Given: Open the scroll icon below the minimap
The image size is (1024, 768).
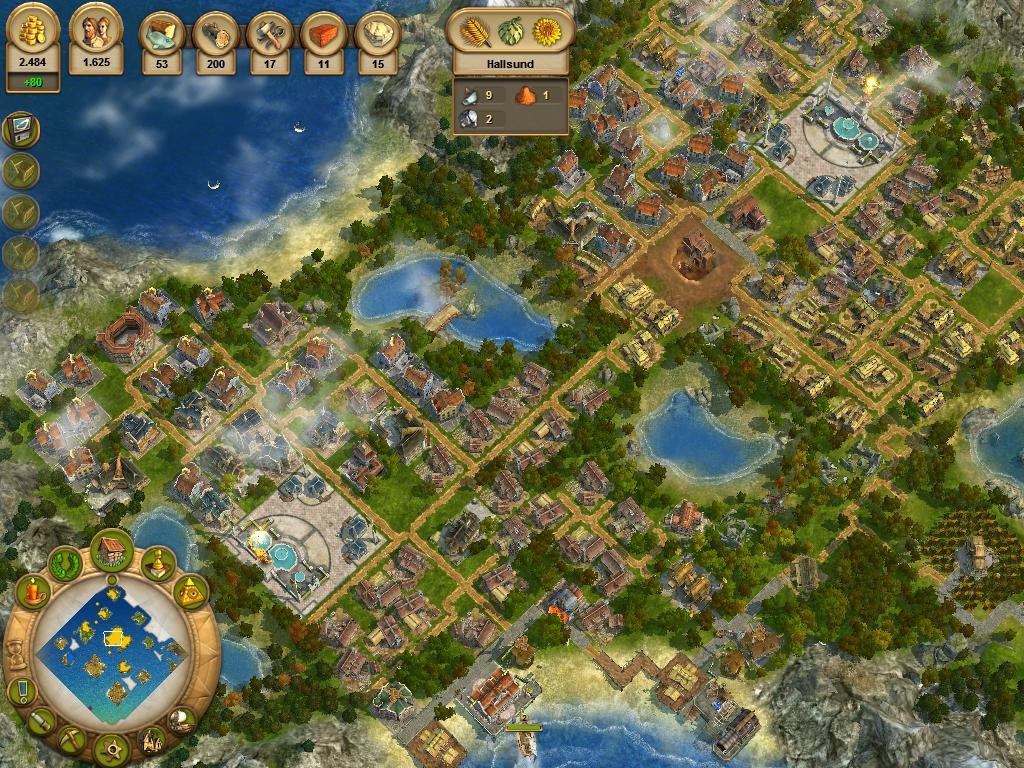Looking at the screenshot, I should [x=40, y=719].
